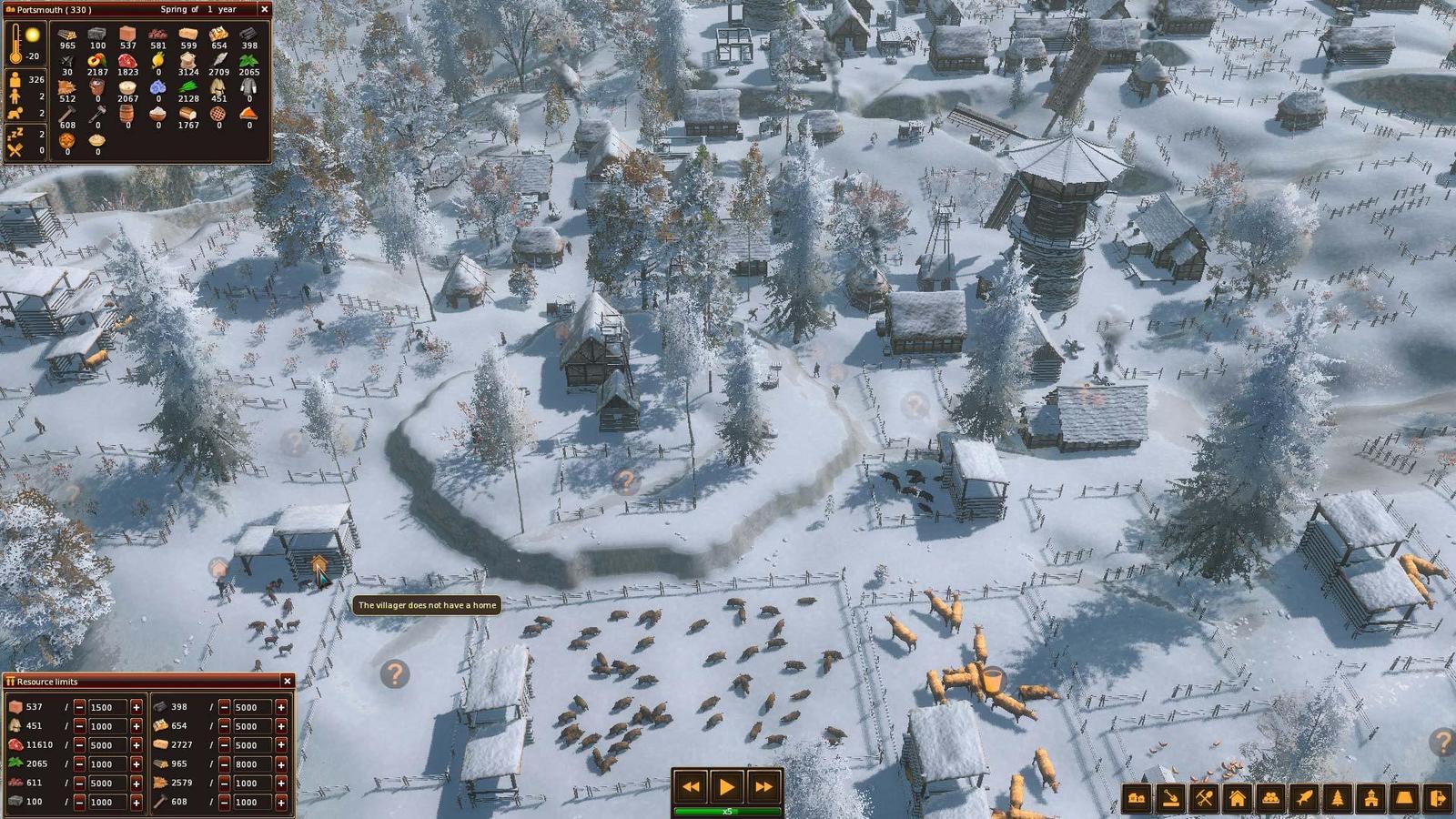Click the village overview icon on the toolbar

1136,797
